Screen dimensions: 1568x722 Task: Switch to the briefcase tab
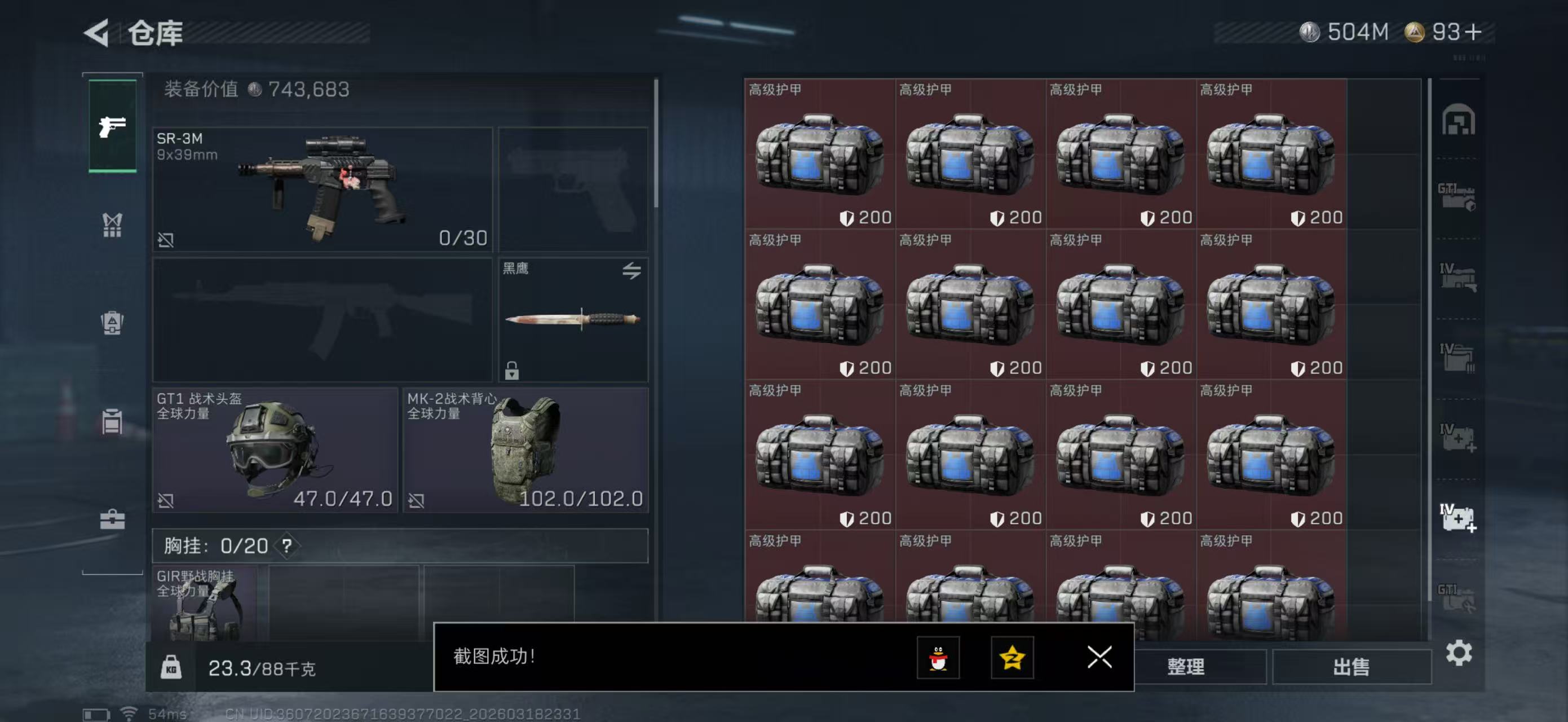[x=113, y=520]
